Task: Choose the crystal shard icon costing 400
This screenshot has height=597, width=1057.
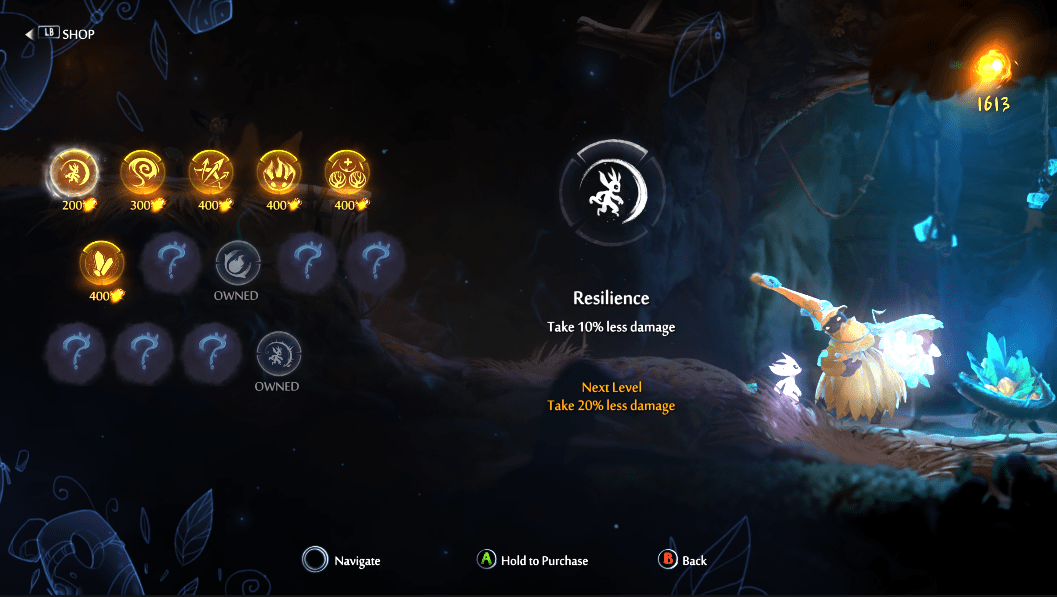Action: tap(103, 264)
